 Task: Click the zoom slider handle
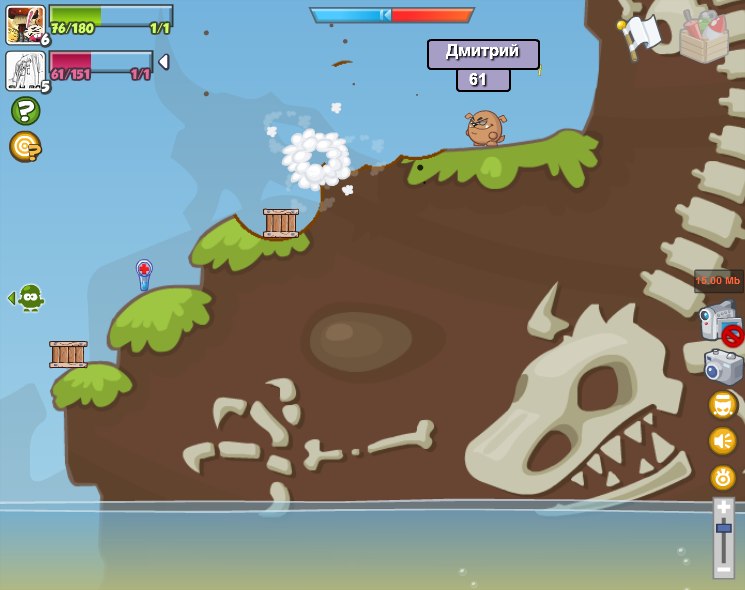pyautogui.click(x=723, y=527)
